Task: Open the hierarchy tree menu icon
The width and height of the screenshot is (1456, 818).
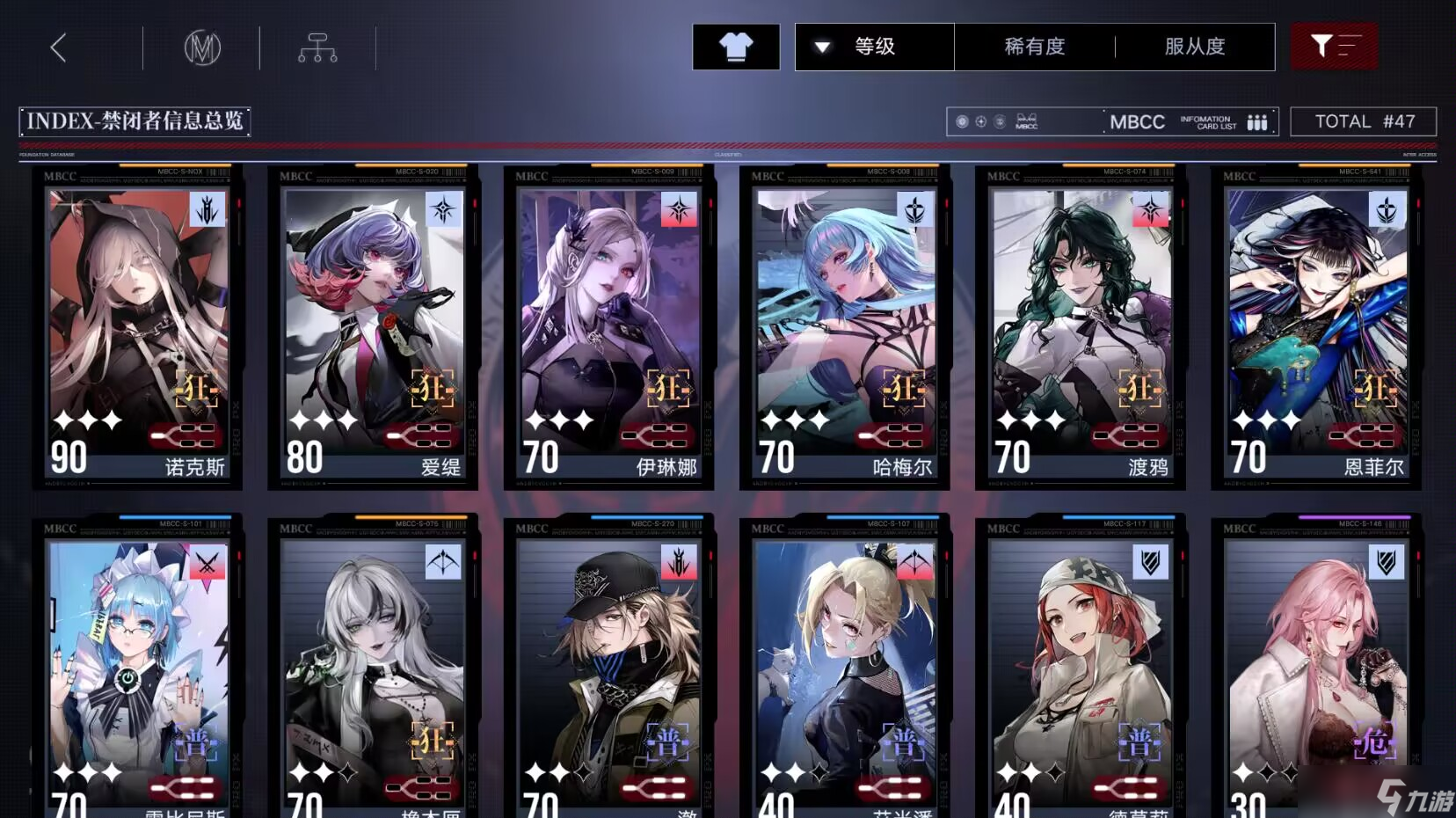Action: pos(317,47)
